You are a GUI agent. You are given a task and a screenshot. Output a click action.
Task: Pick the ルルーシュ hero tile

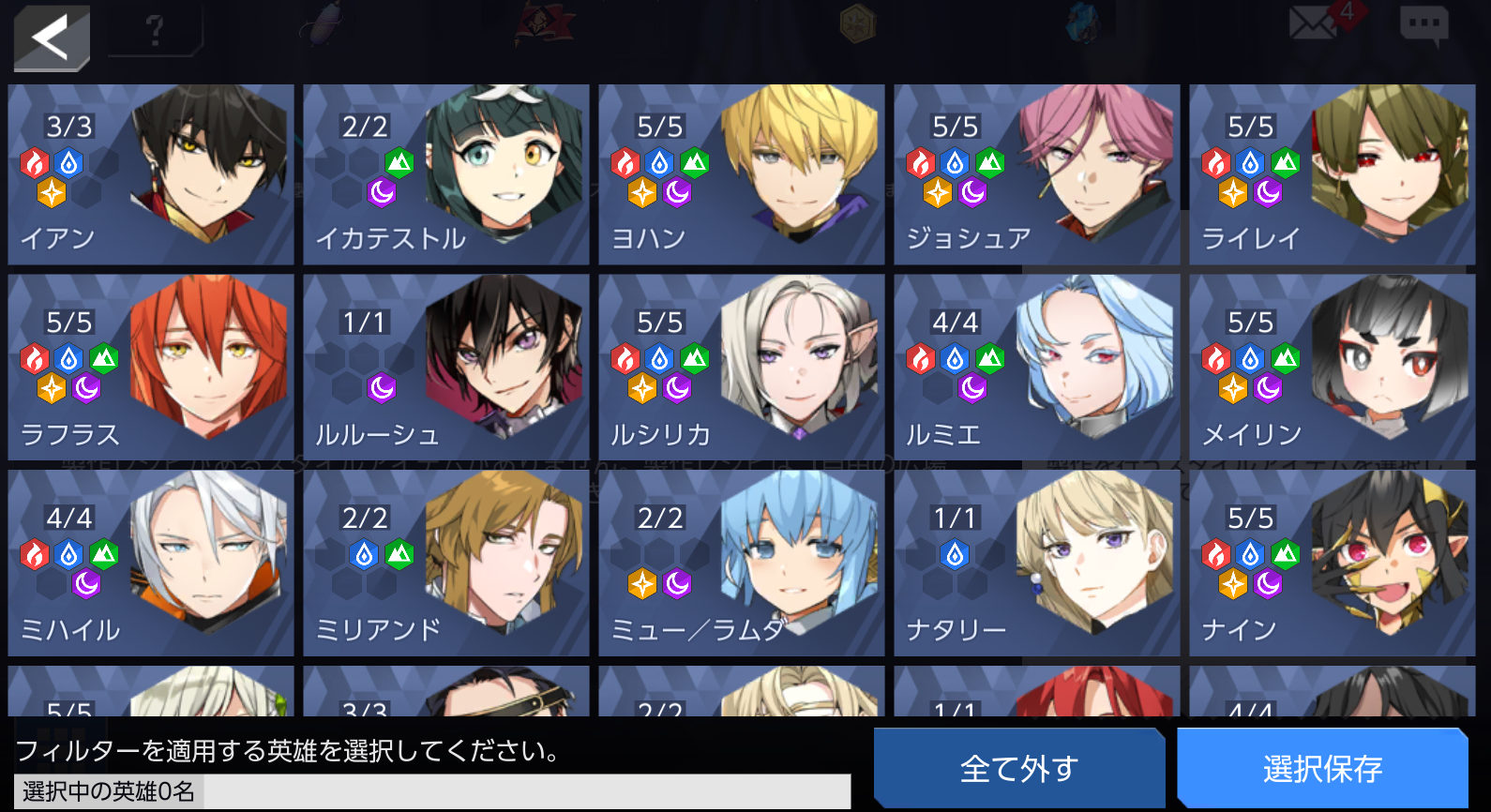click(445, 367)
